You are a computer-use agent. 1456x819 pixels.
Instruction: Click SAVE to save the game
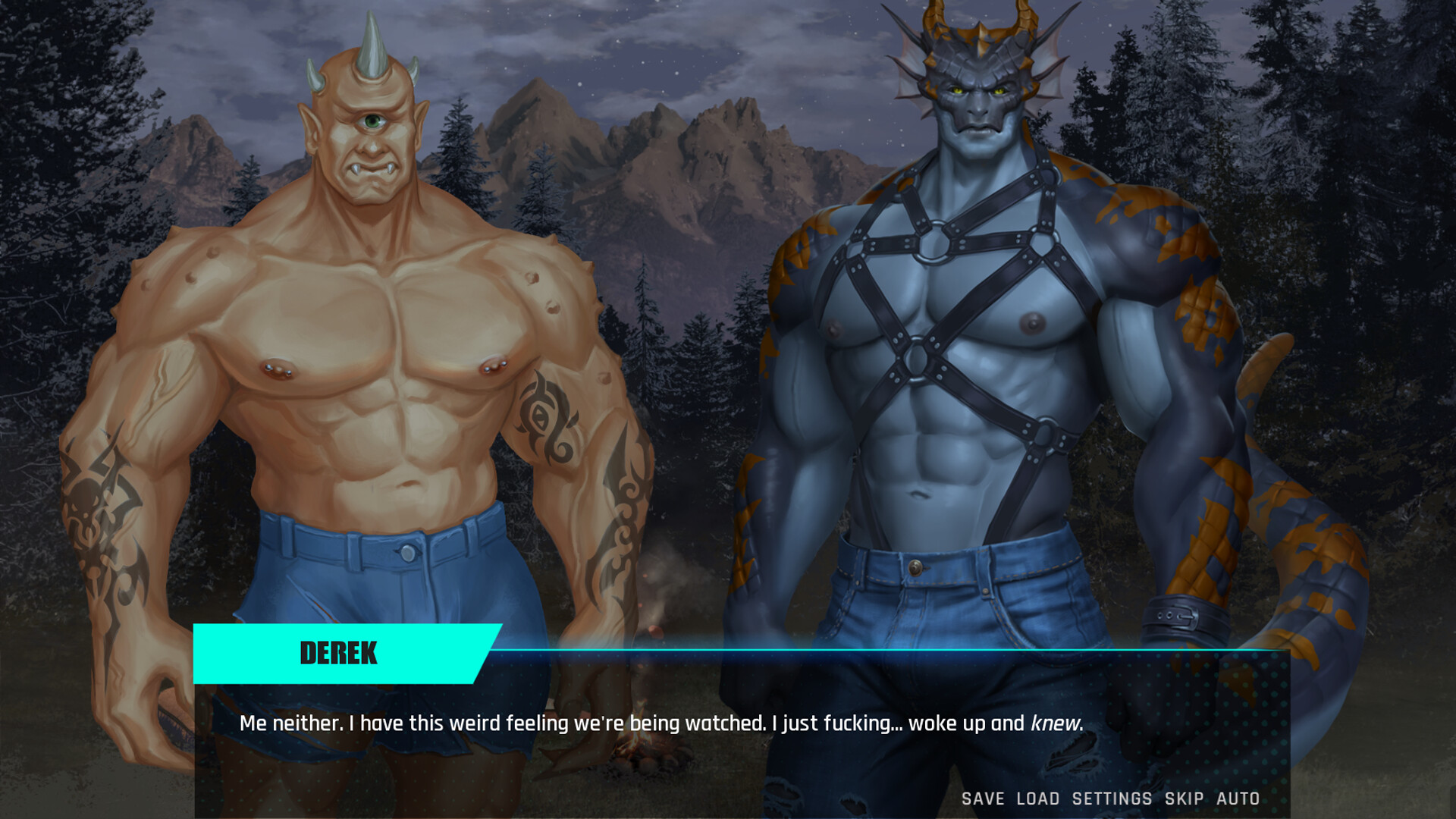click(982, 799)
